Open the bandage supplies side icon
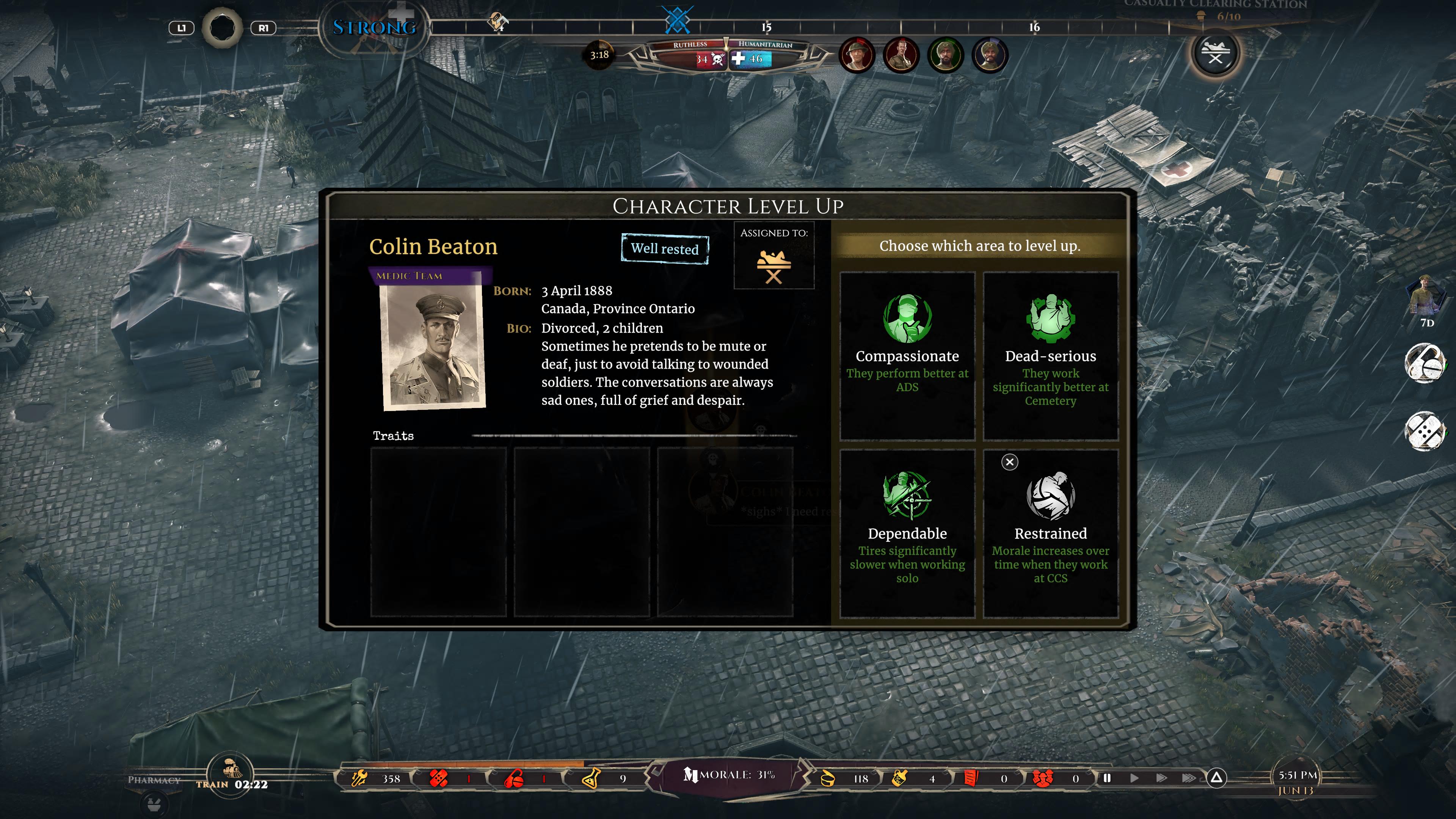Screen dimensions: 1456x819 click(1424, 431)
